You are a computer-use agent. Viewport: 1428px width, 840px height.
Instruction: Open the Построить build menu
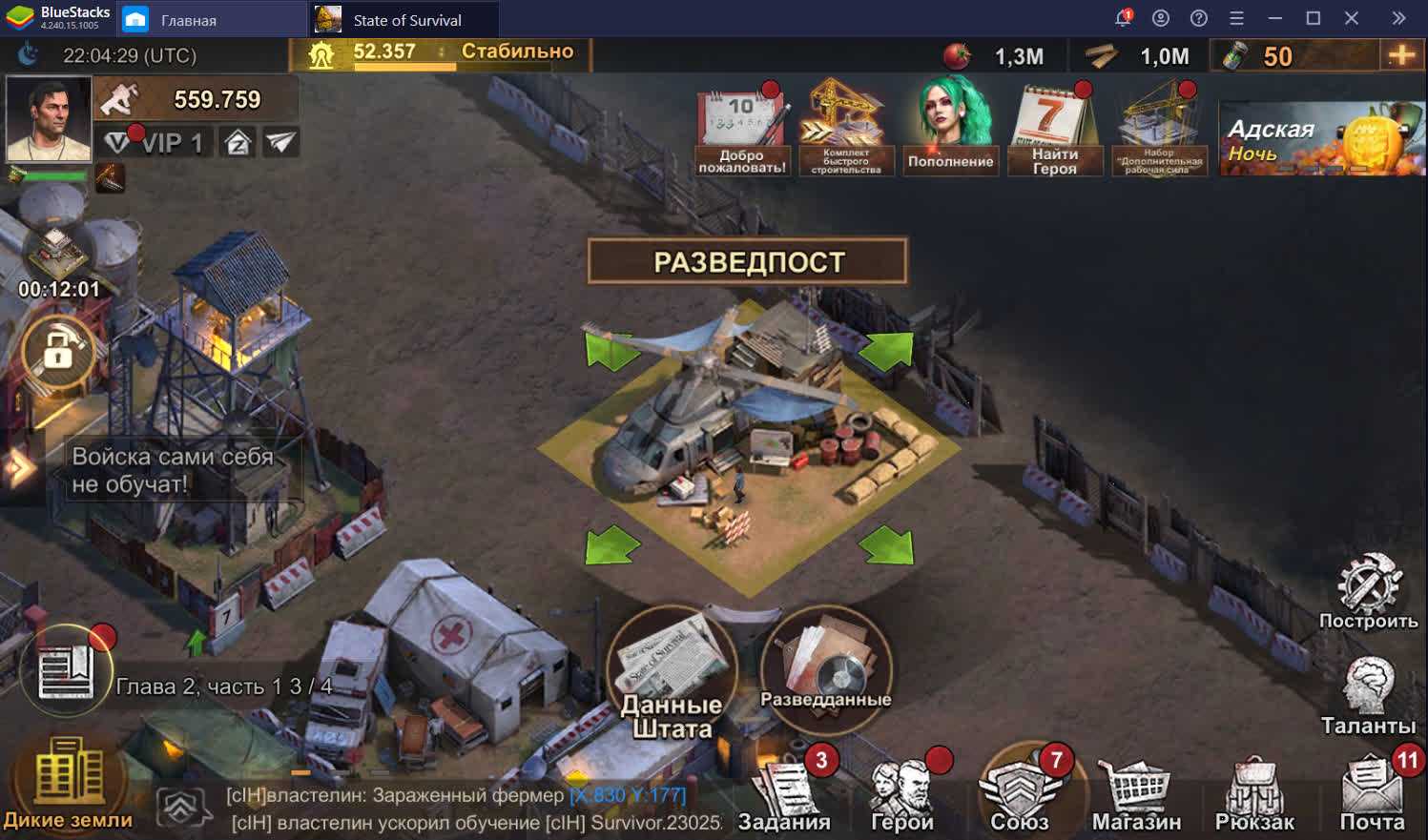pos(1368,591)
